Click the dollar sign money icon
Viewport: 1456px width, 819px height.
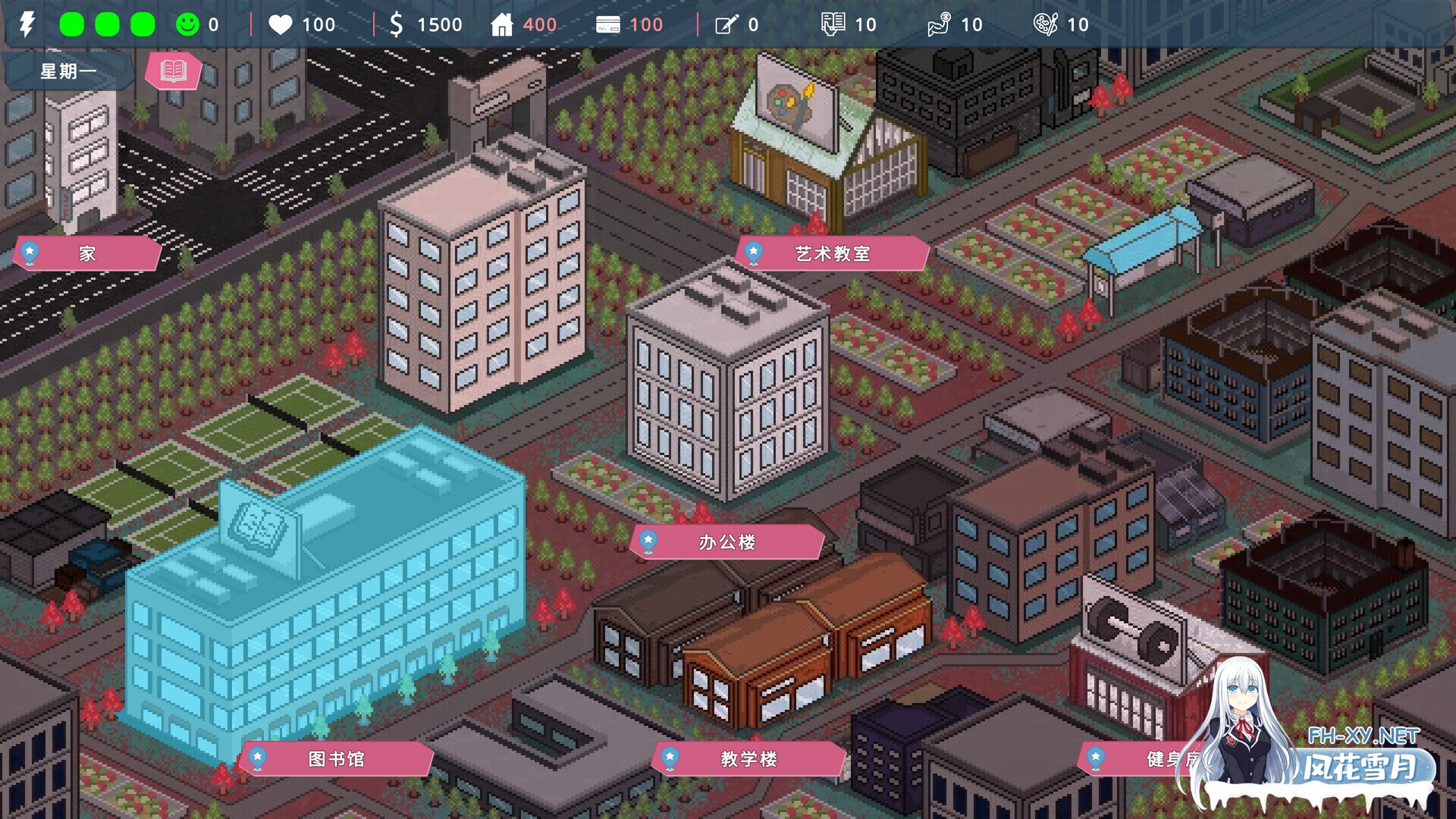397,24
